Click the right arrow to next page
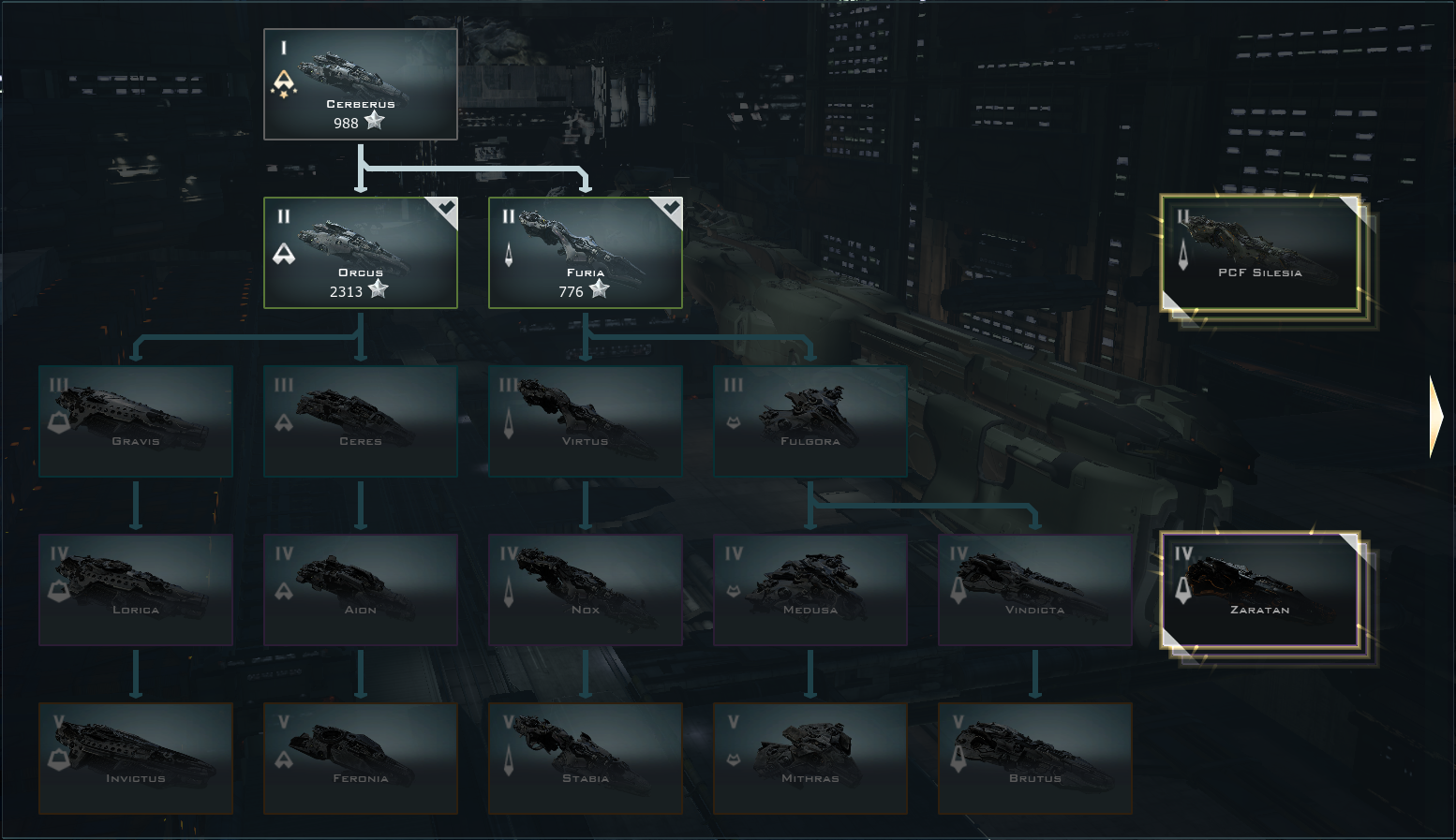This screenshot has width=1456, height=840. (x=1435, y=417)
